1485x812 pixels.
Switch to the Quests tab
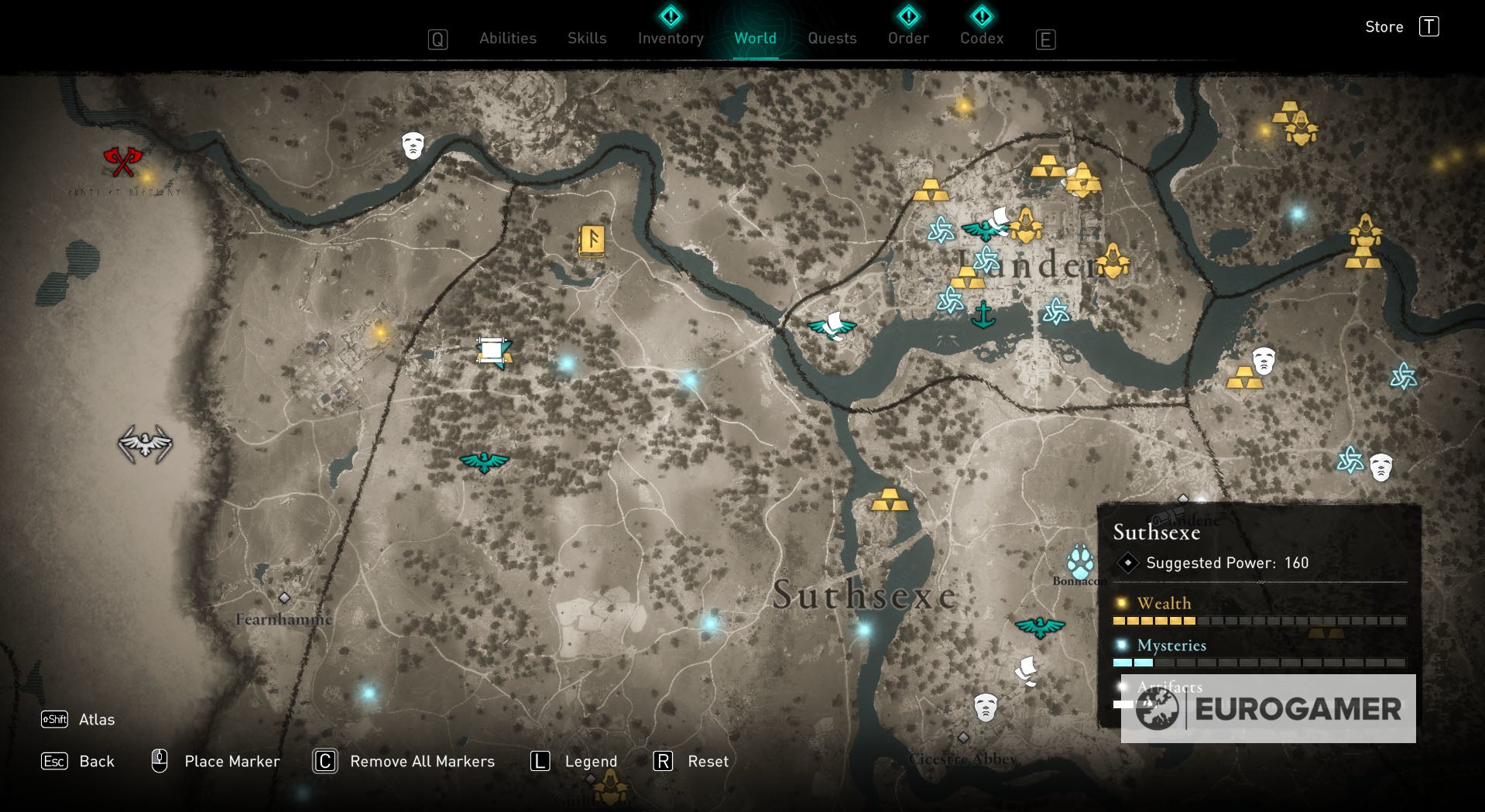(832, 38)
